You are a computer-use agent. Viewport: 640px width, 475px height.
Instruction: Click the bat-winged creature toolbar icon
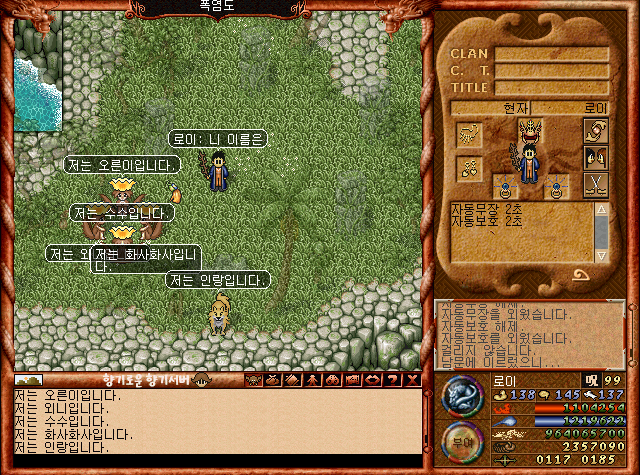point(252,380)
